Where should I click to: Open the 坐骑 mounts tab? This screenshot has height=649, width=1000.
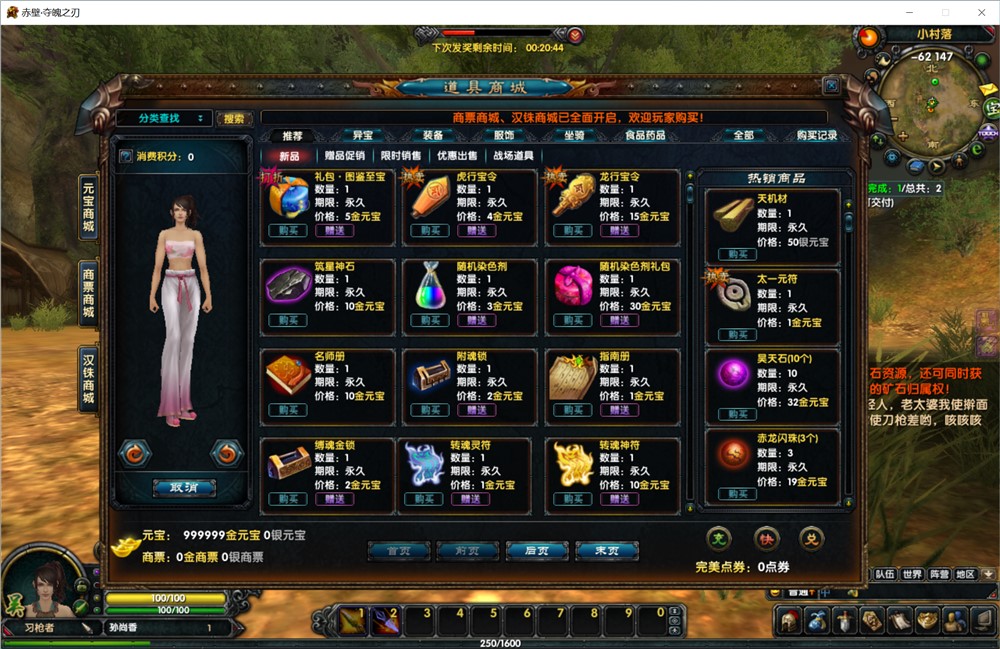click(574, 135)
